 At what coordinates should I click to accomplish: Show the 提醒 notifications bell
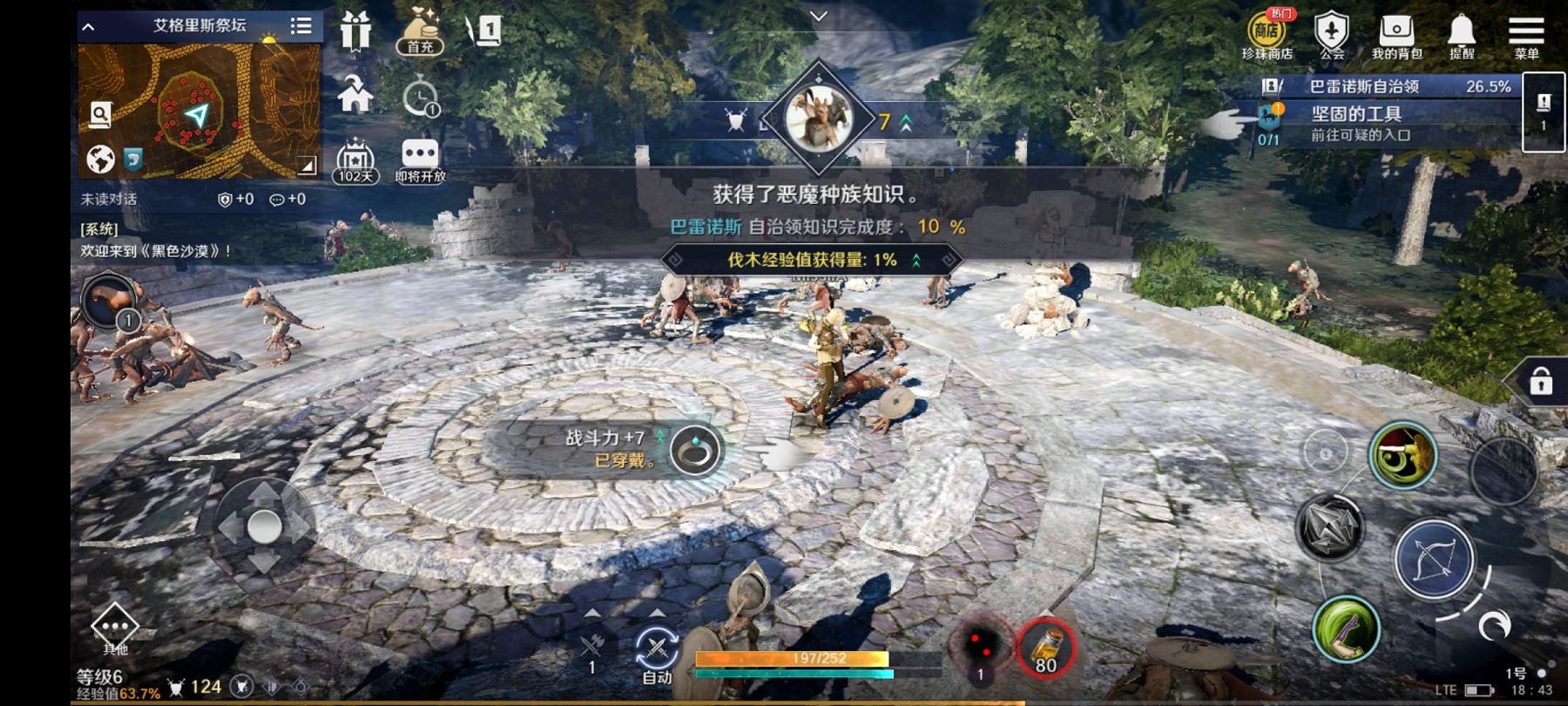tap(1461, 36)
